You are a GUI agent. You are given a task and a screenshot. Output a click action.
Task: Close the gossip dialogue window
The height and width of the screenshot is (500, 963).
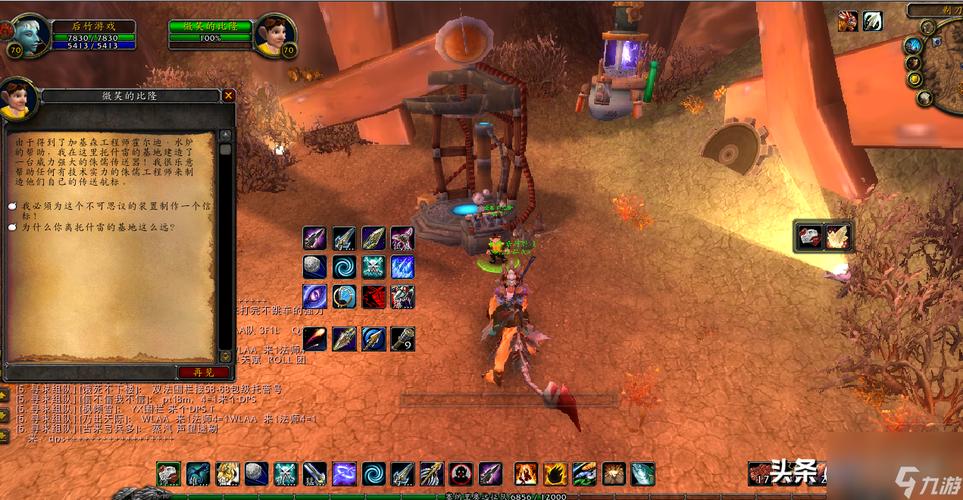point(228,95)
